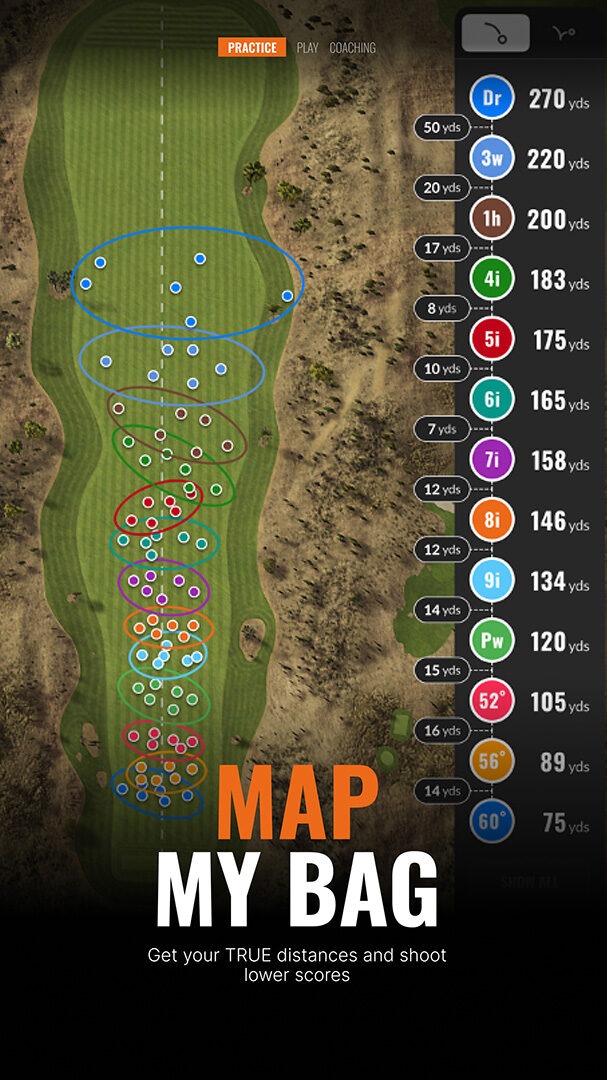Choose the 8-iron club badge
Screen dimensions: 607x1080
coord(492,521)
